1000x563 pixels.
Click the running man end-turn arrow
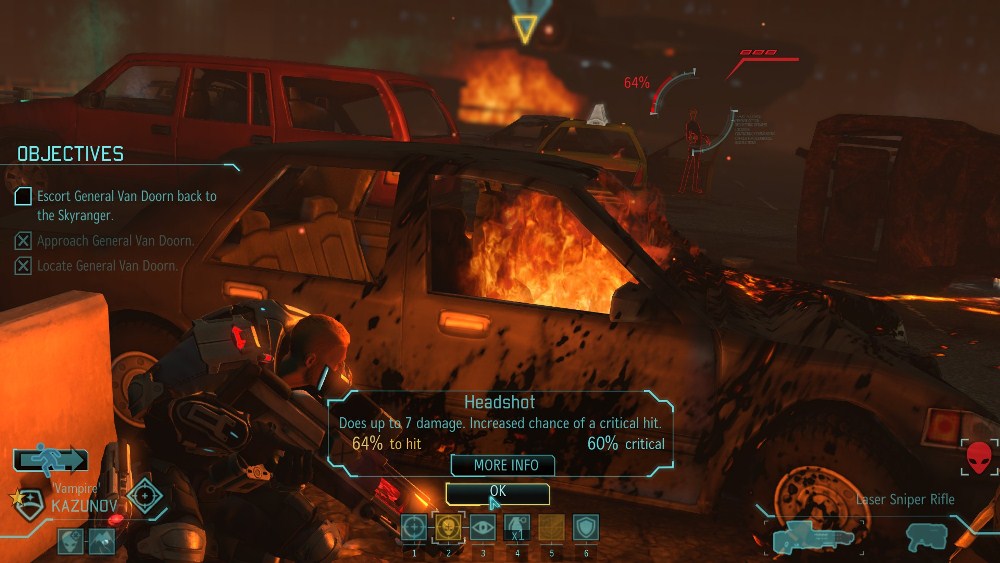click(50, 459)
